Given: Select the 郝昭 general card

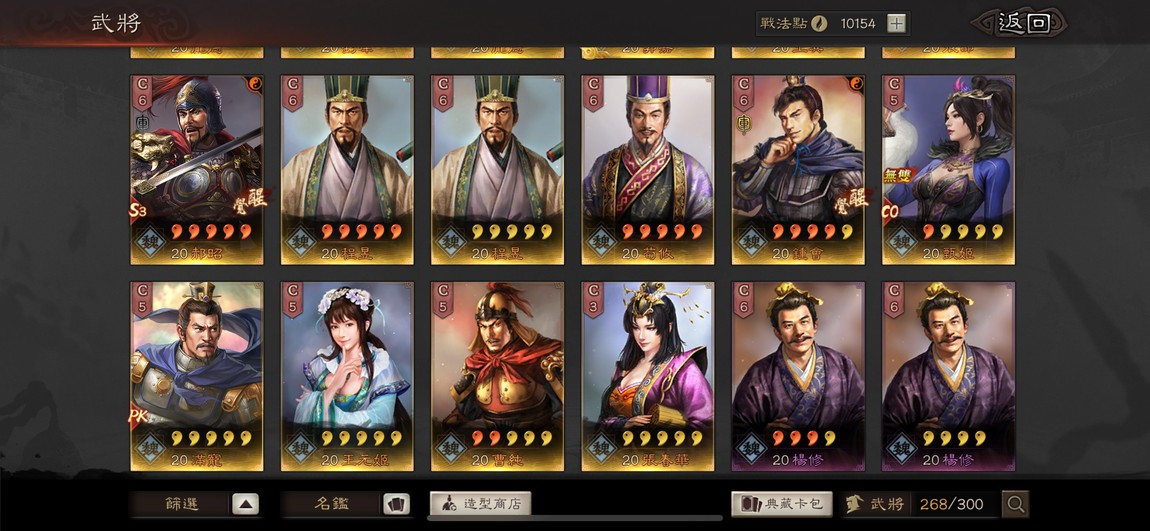Looking at the screenshot, I should [x=197, y=168].
